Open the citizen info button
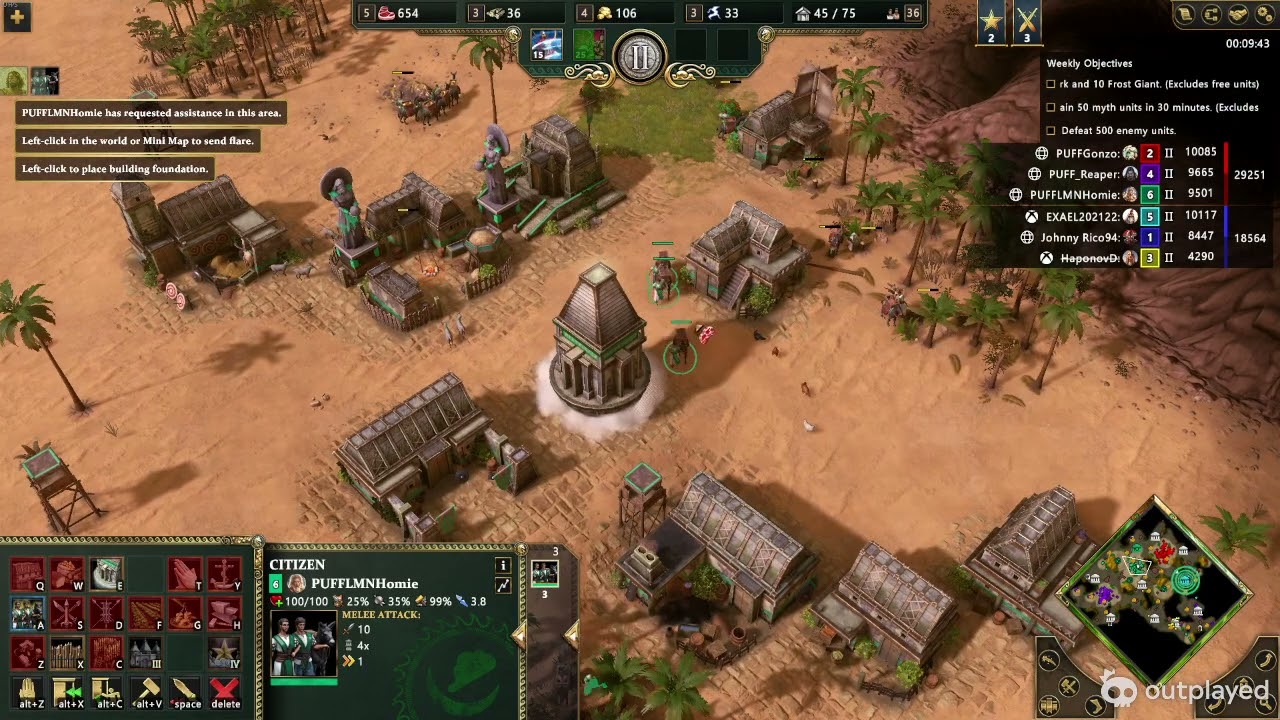 (503, 565)
